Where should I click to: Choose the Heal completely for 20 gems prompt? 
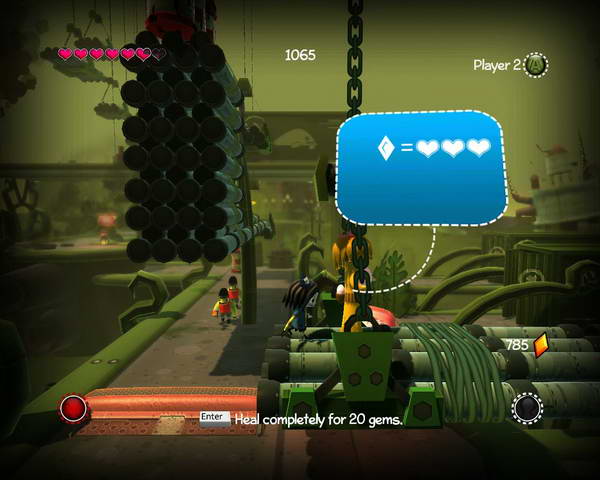pyautogui.click(x=318, y=420)
